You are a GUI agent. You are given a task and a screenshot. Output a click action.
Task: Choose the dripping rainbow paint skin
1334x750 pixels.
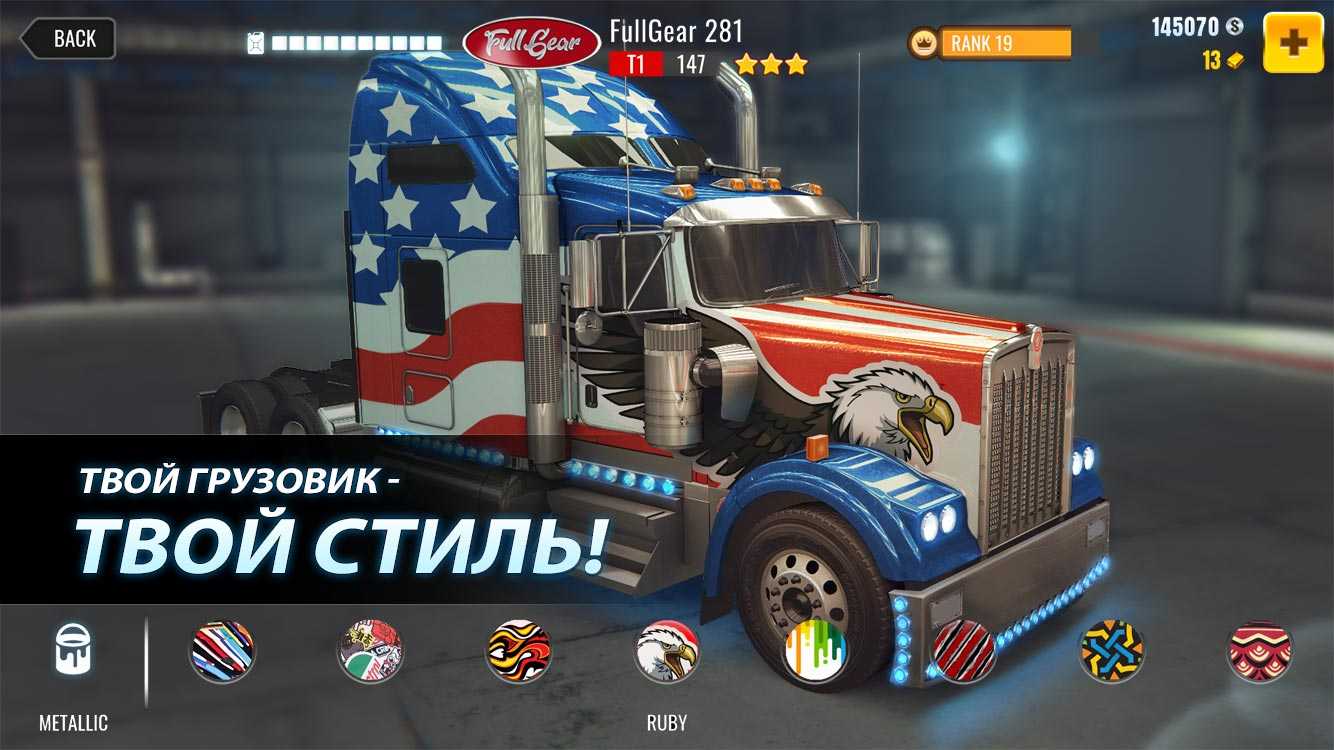[x=815, y=652]
